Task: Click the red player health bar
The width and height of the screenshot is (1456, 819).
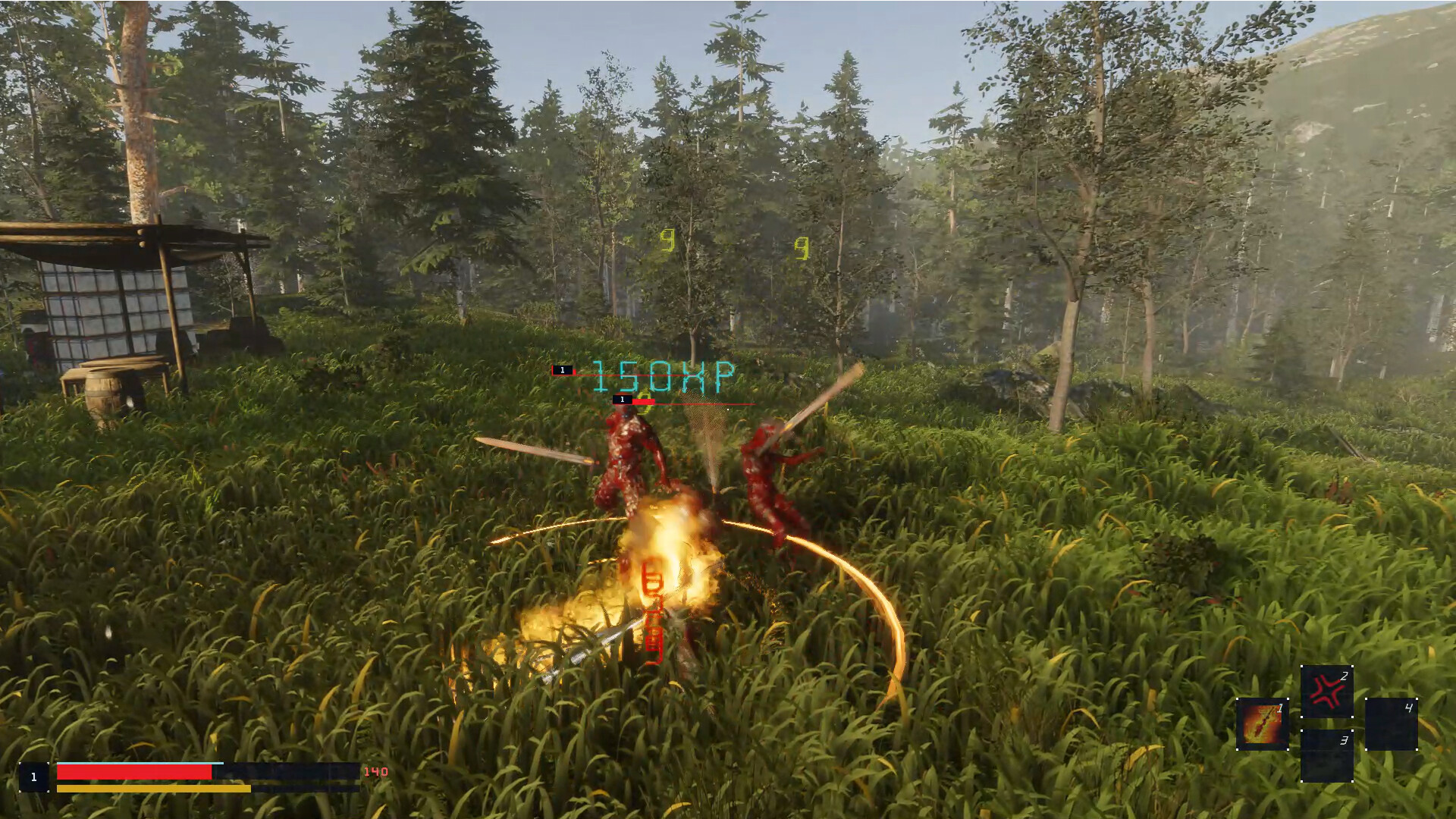Action: point(133,771)
